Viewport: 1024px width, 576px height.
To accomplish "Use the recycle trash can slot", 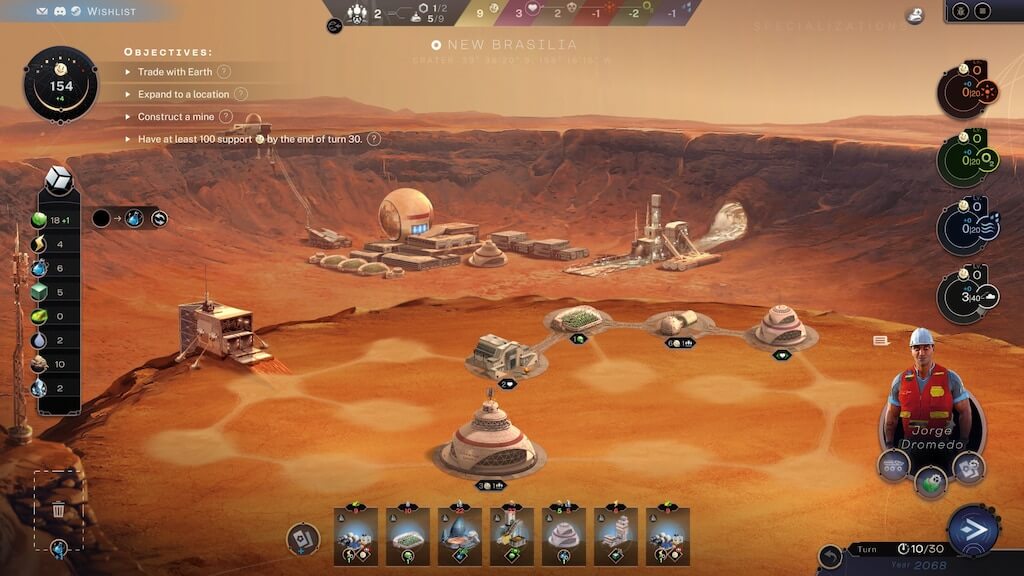I will click(x=58, y=510).
